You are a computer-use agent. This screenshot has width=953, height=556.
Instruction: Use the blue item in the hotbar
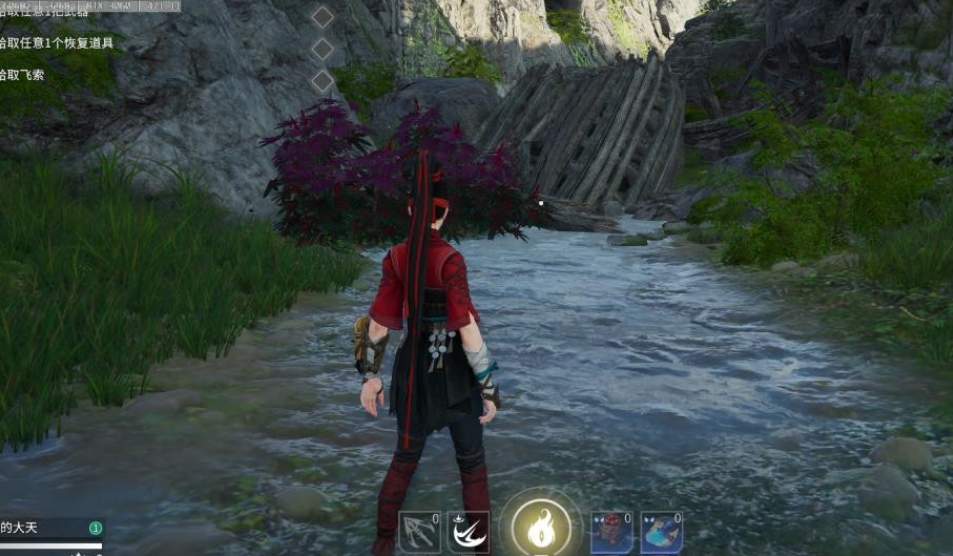[x=661, y=532]
